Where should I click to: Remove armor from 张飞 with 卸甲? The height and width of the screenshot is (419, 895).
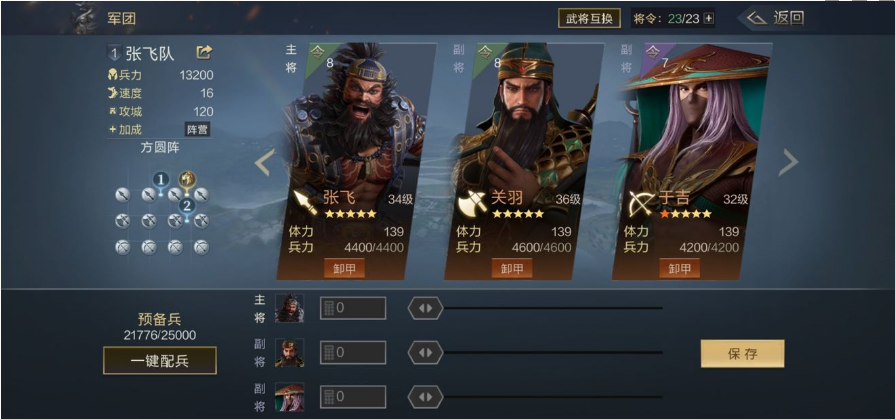344,269
